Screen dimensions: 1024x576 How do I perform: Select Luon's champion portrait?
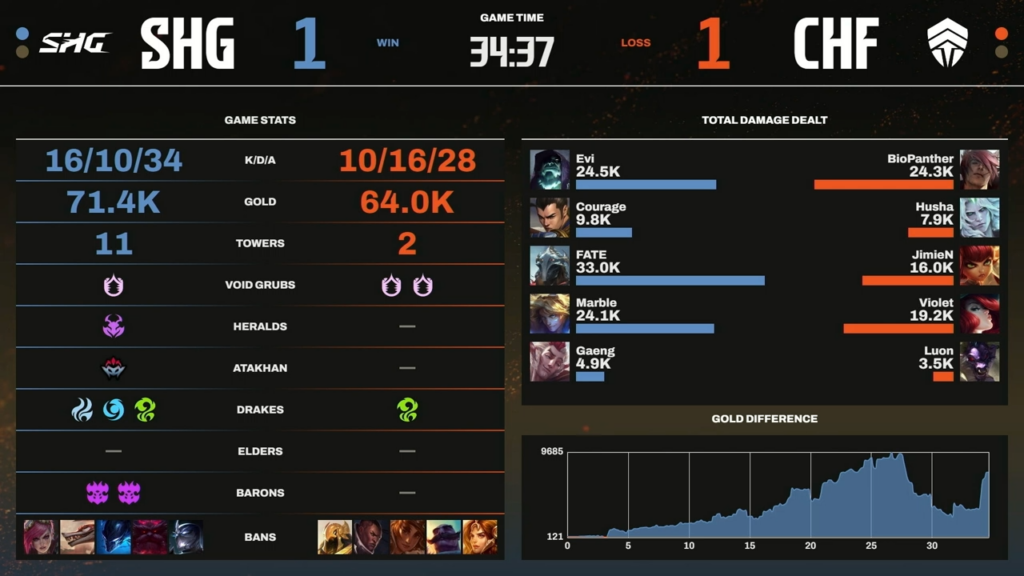[x=979, y=361]
